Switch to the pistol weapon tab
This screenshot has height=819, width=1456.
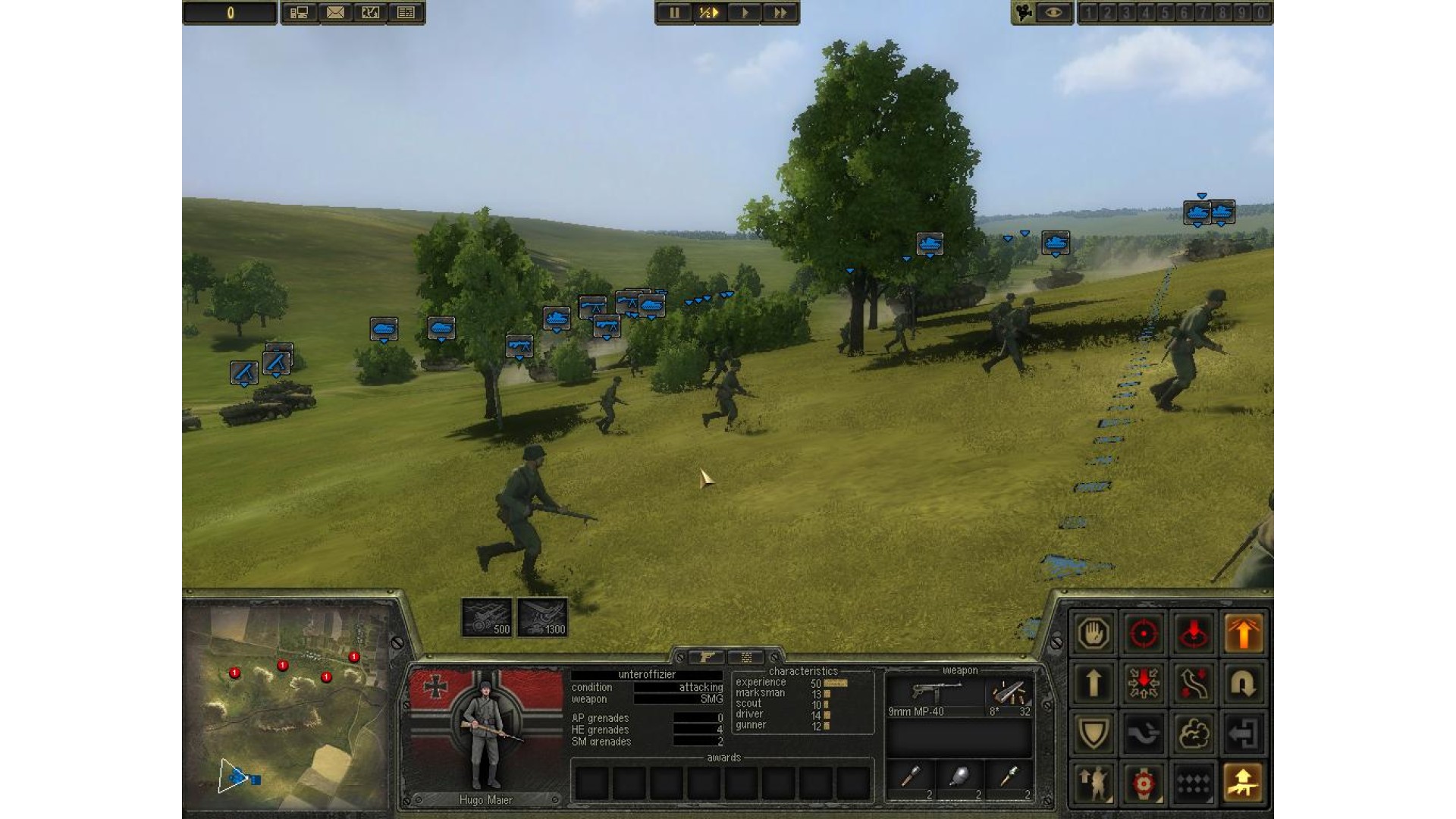pos(708,657)
